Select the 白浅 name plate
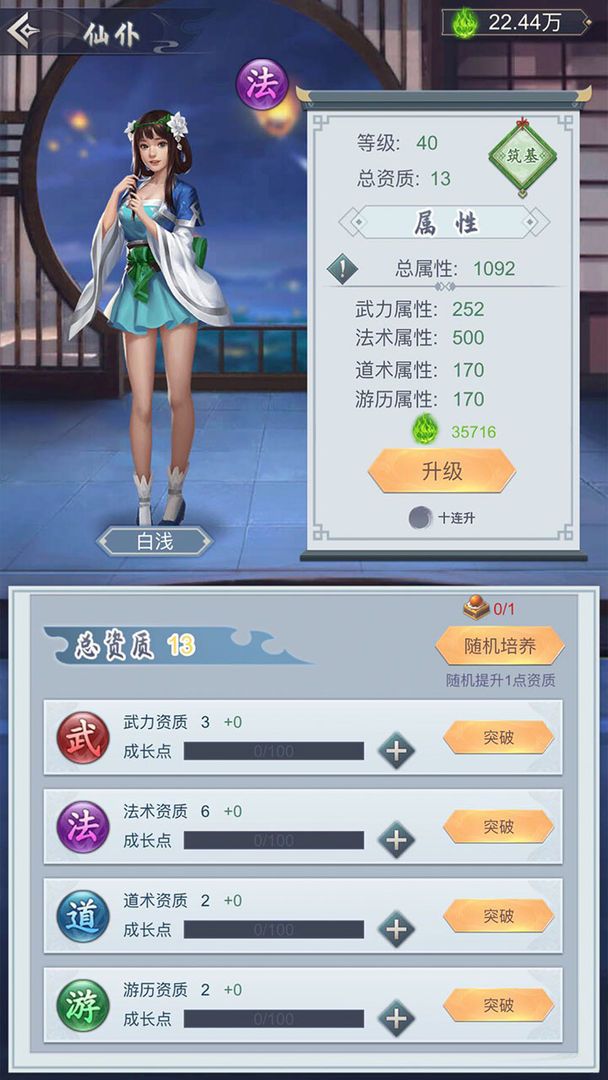Screen dimensions: 608x1080 [155, 541]
